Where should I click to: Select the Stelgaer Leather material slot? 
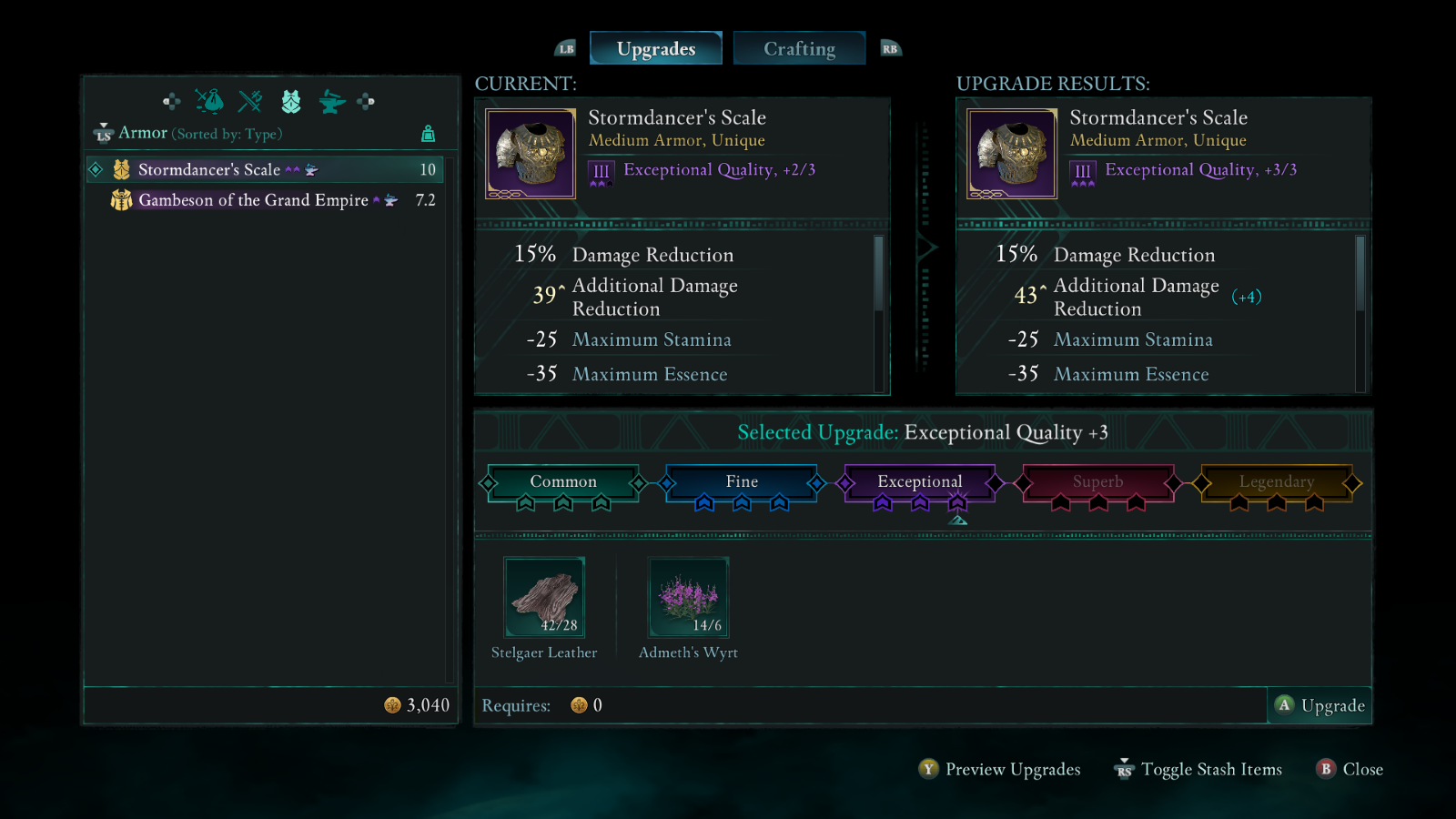pos(544,598)
